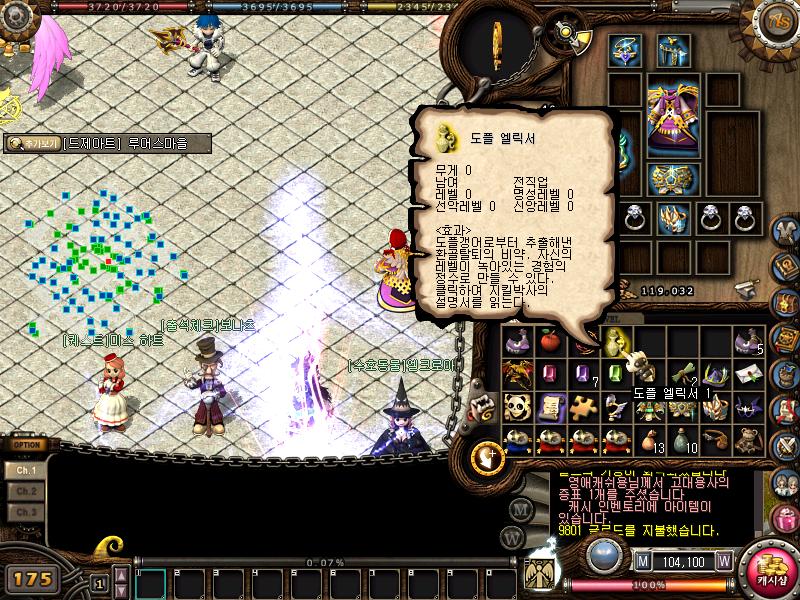Click the puzzle piece inventory item
The image size is (800, 600).
581,407
